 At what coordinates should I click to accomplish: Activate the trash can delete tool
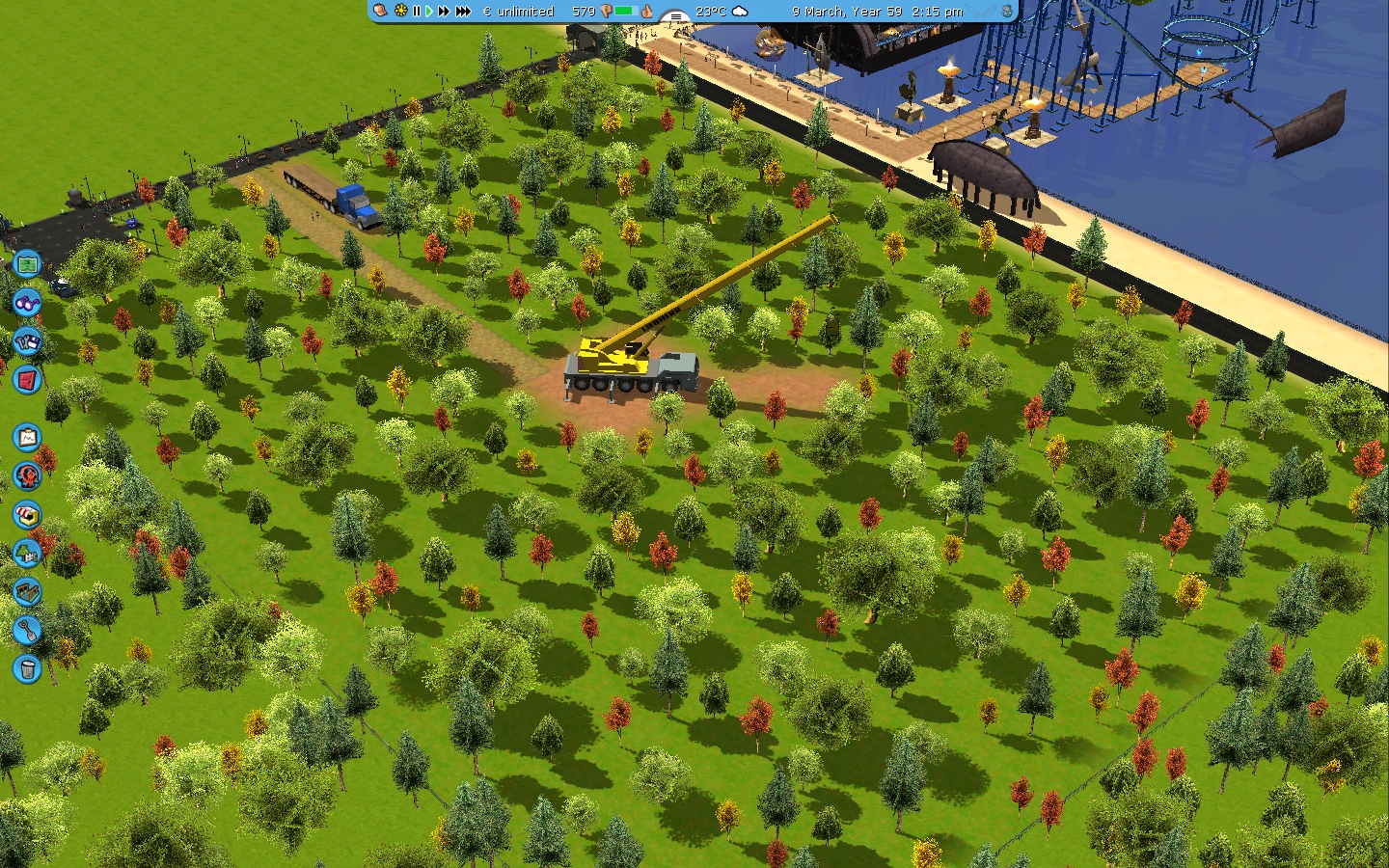pyautogui.click(x=27, y=668)
